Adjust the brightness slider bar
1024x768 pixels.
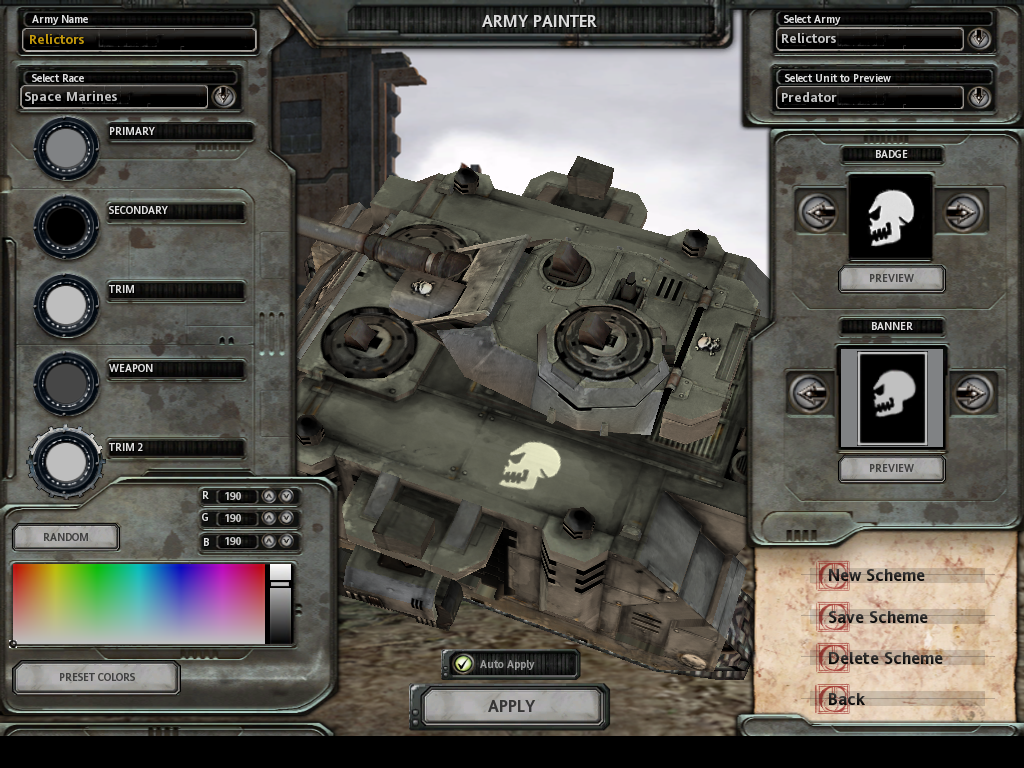280,603
